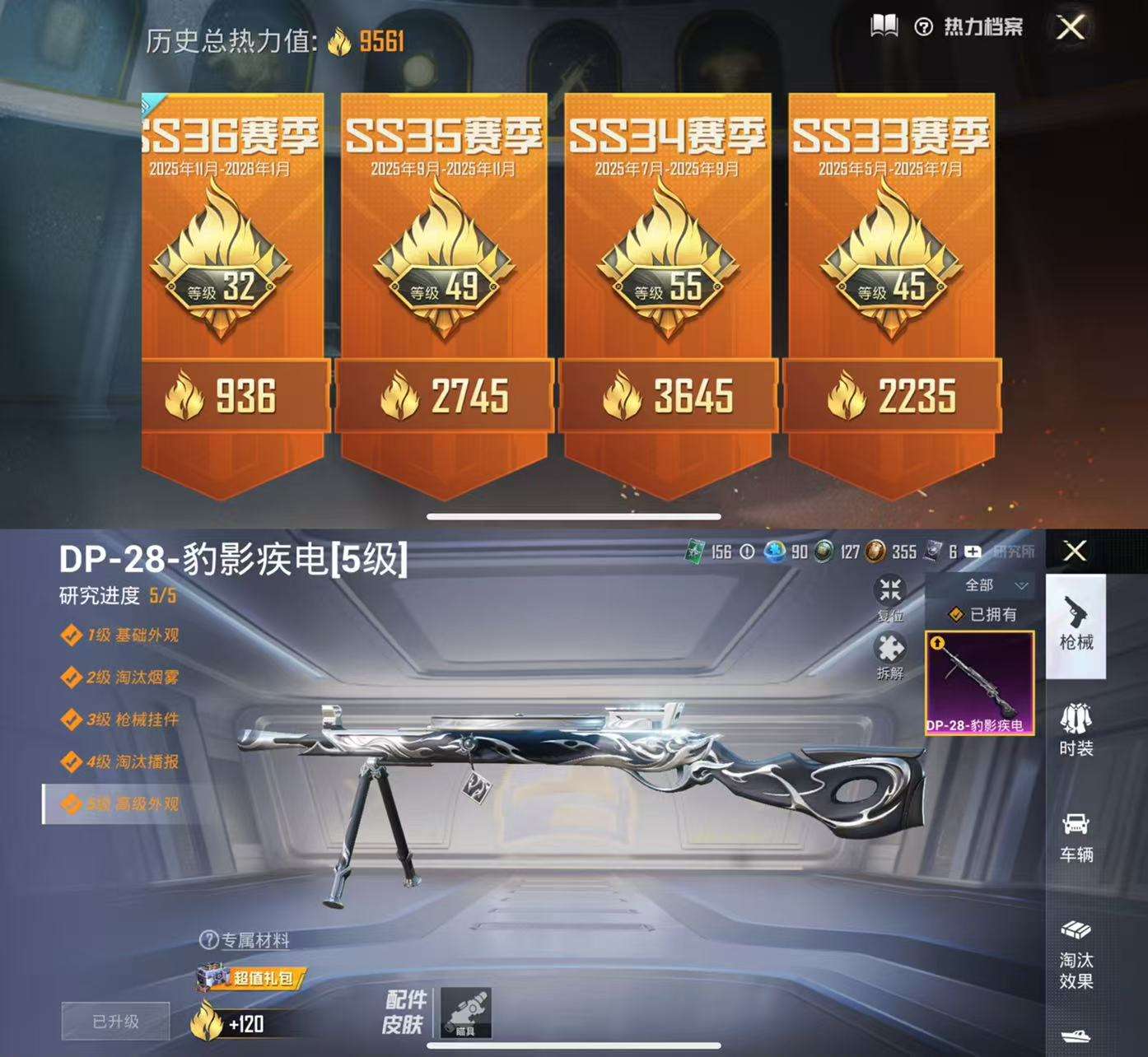
Task: Click the 已升级 upgraded button
Action: [x=116, y=1019]
